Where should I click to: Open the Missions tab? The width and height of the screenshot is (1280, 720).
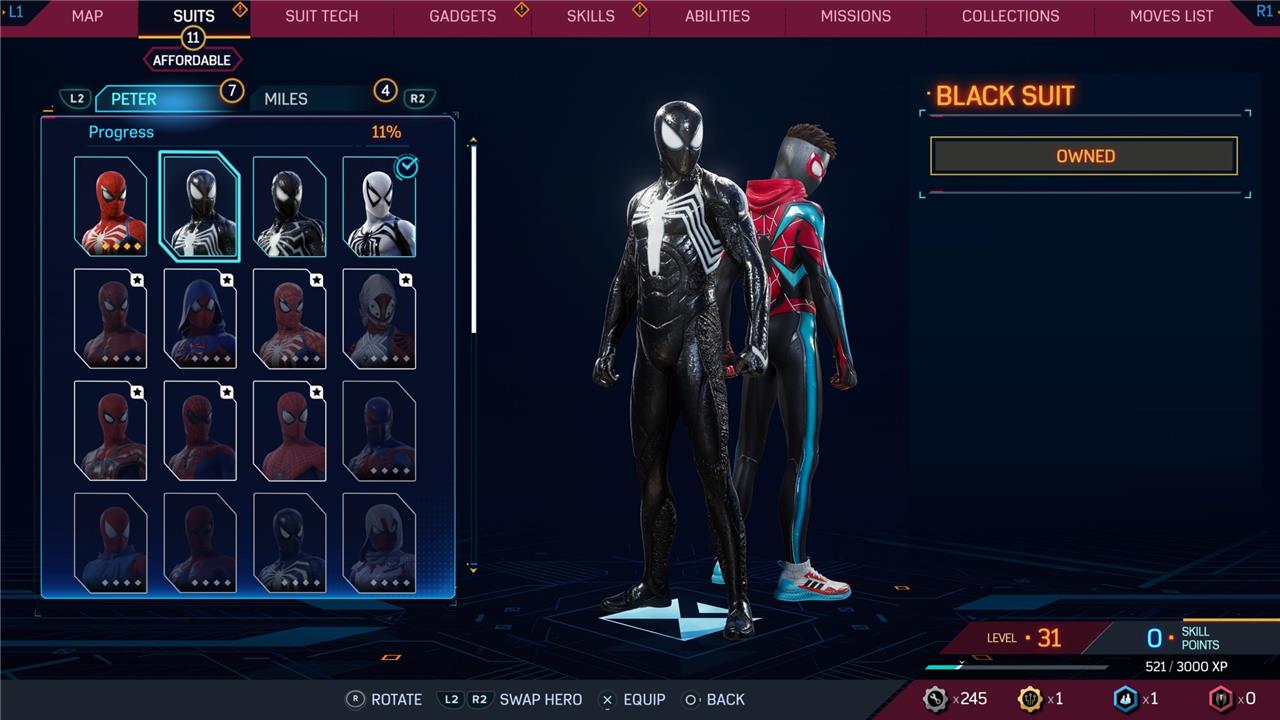(x=855, y=16)
